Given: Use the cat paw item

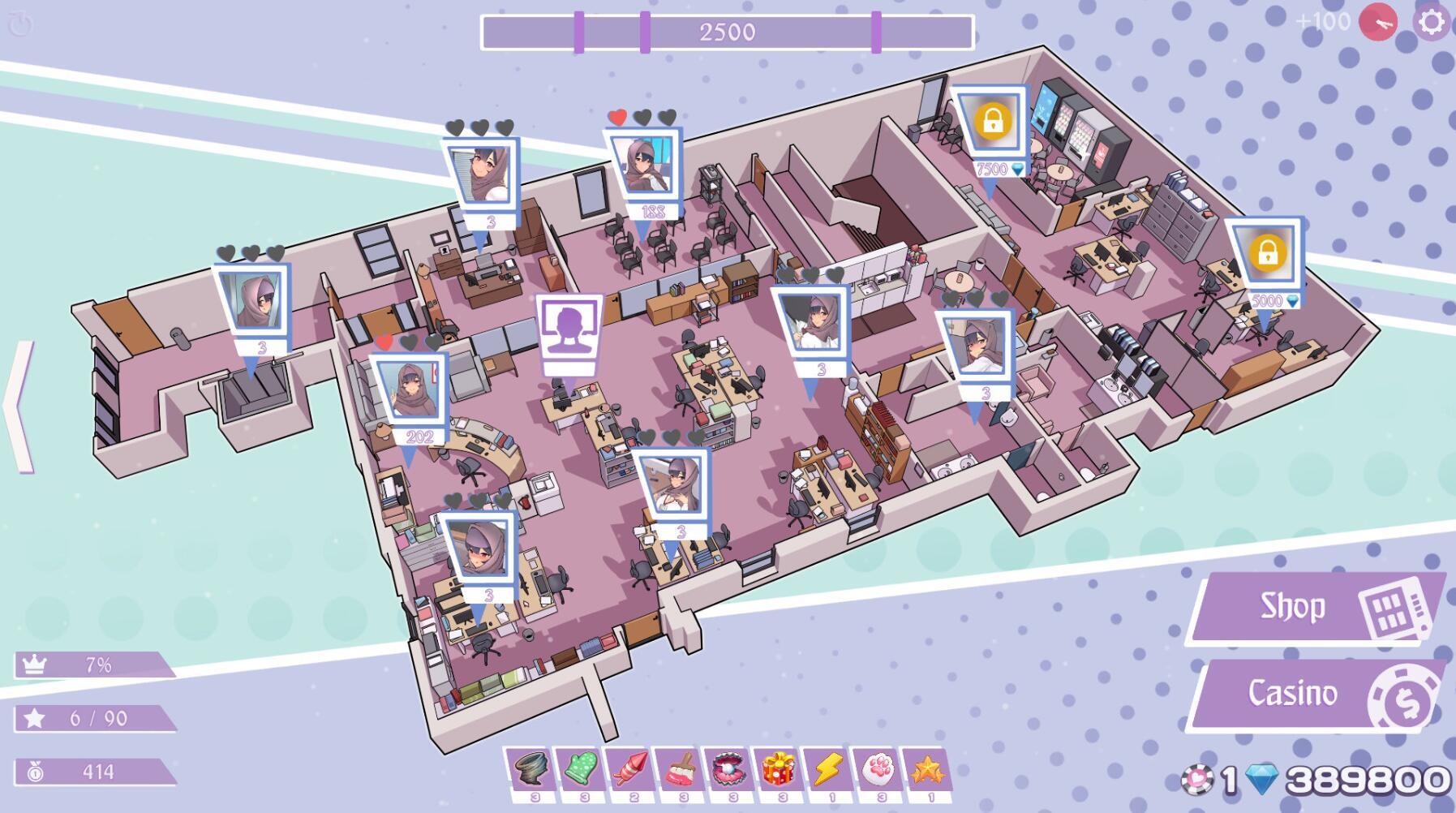Looking at the screenshot, I should [876, 768].
